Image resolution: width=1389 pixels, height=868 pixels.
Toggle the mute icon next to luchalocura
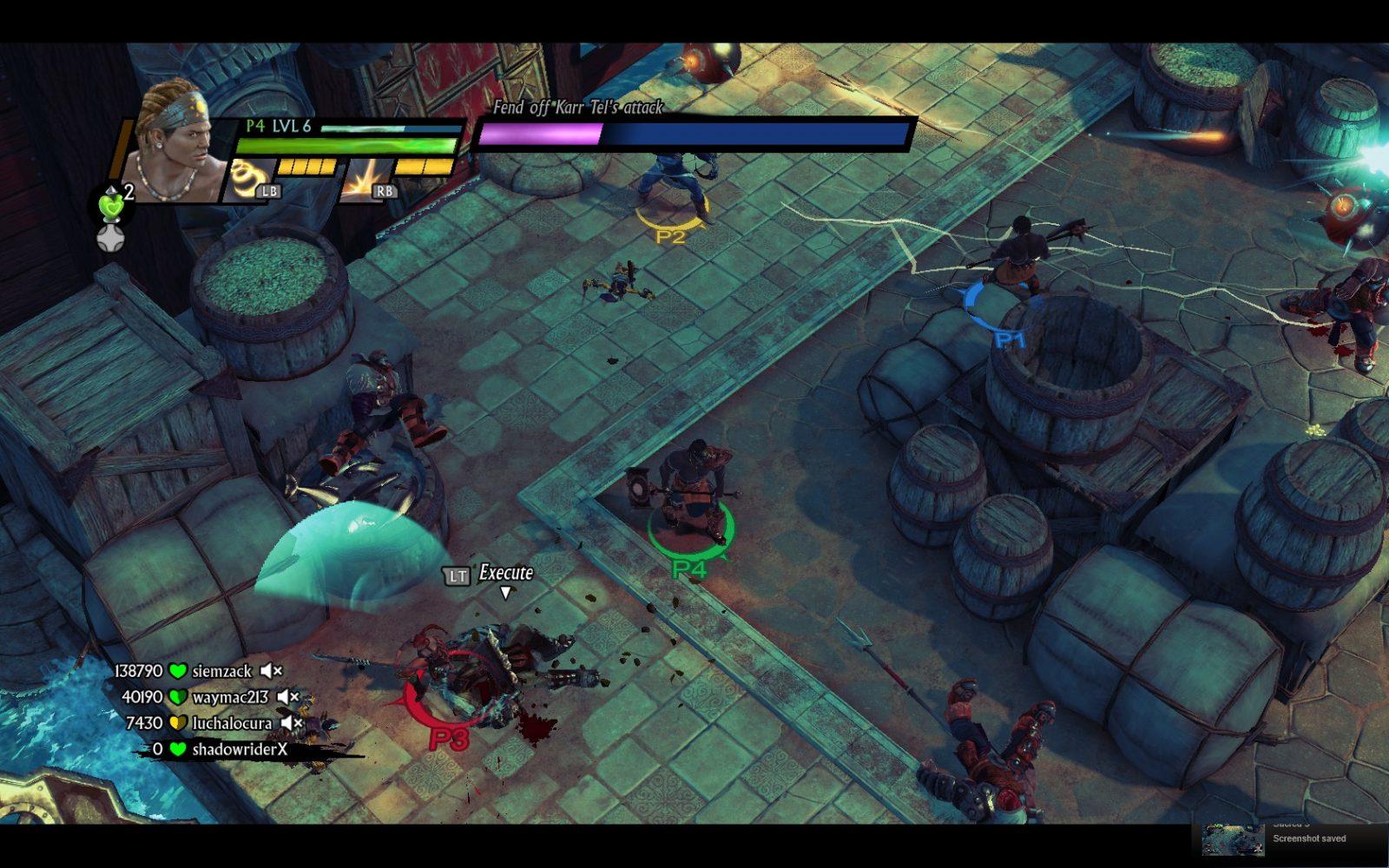292,722
